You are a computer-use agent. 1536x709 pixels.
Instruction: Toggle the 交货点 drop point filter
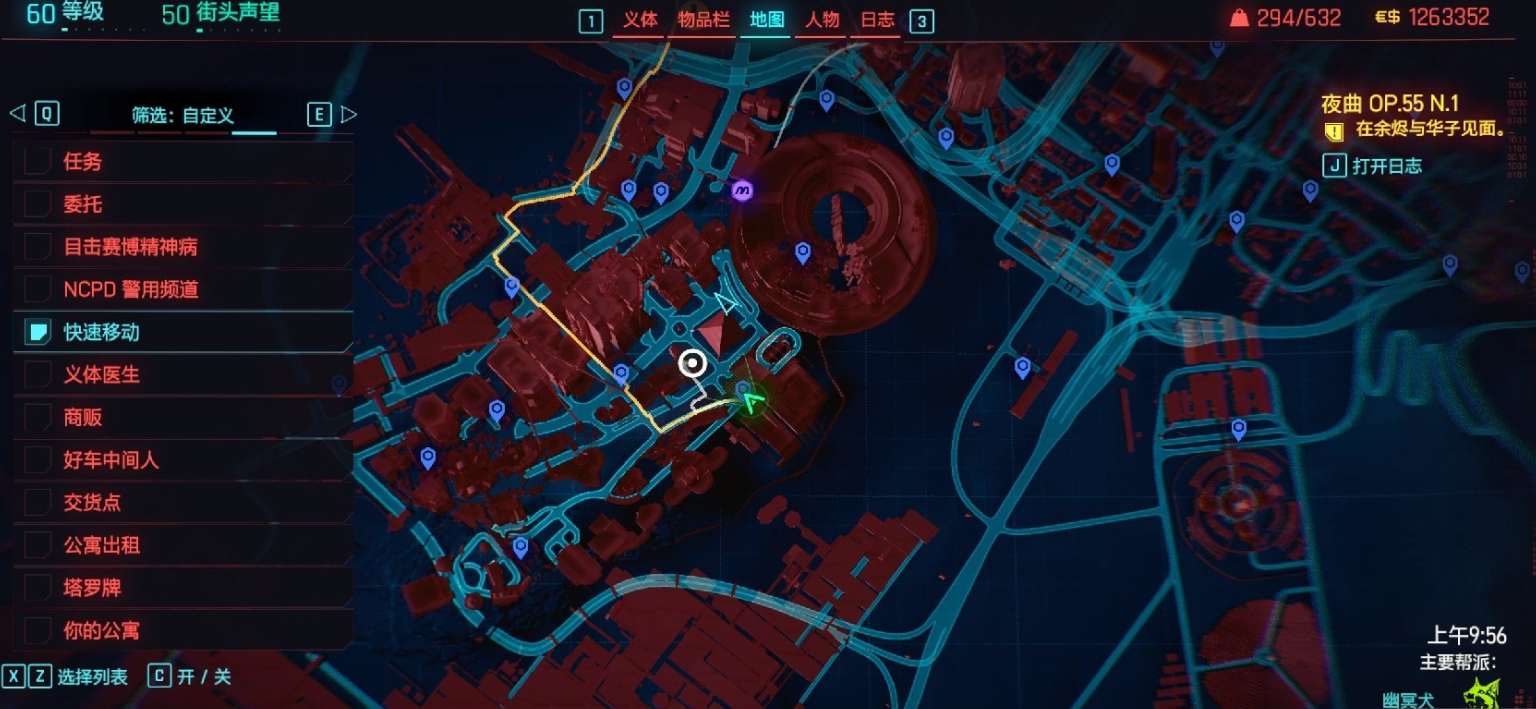(x=38, y=502)
